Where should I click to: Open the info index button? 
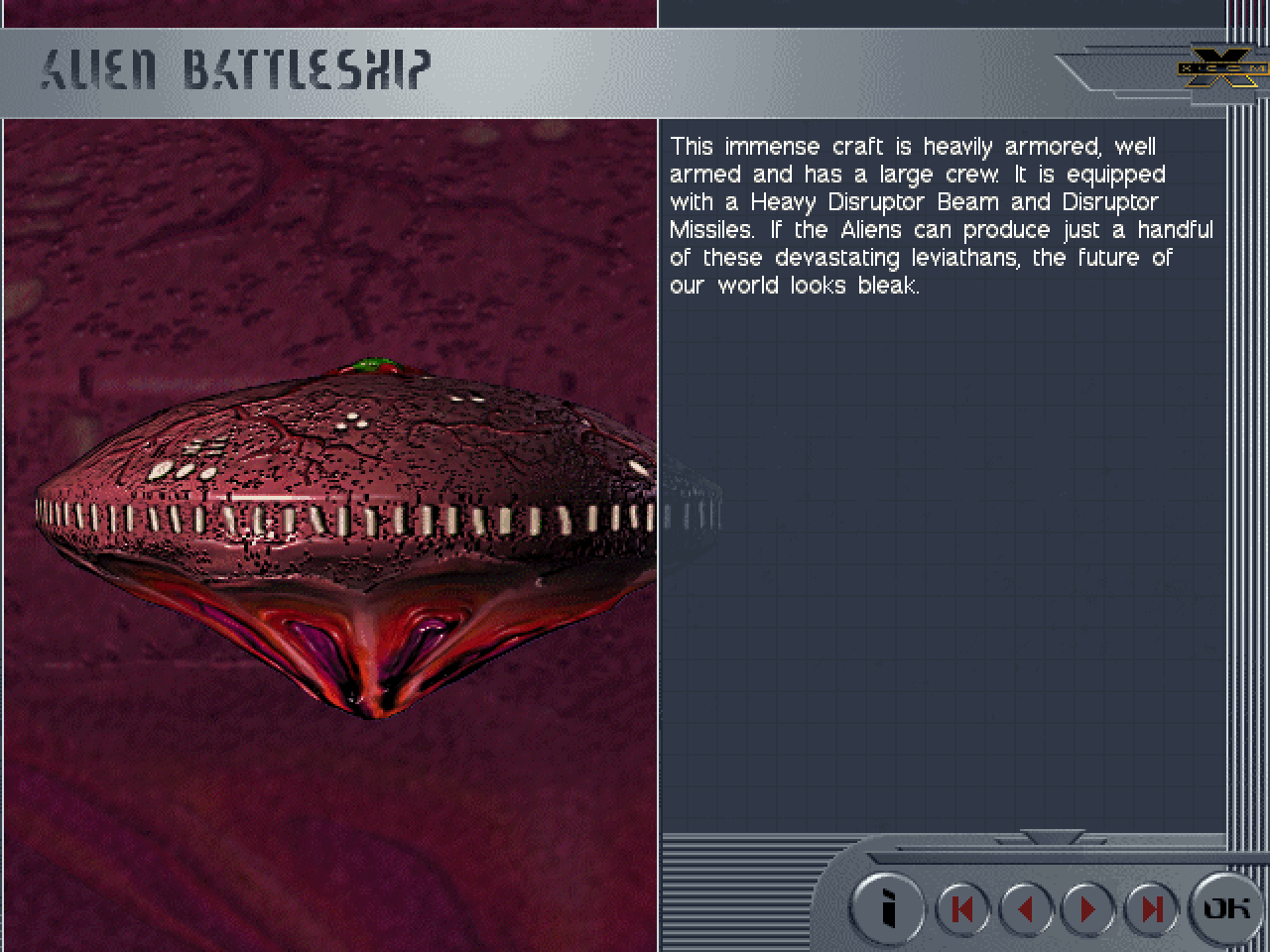(x=888, y=907)
